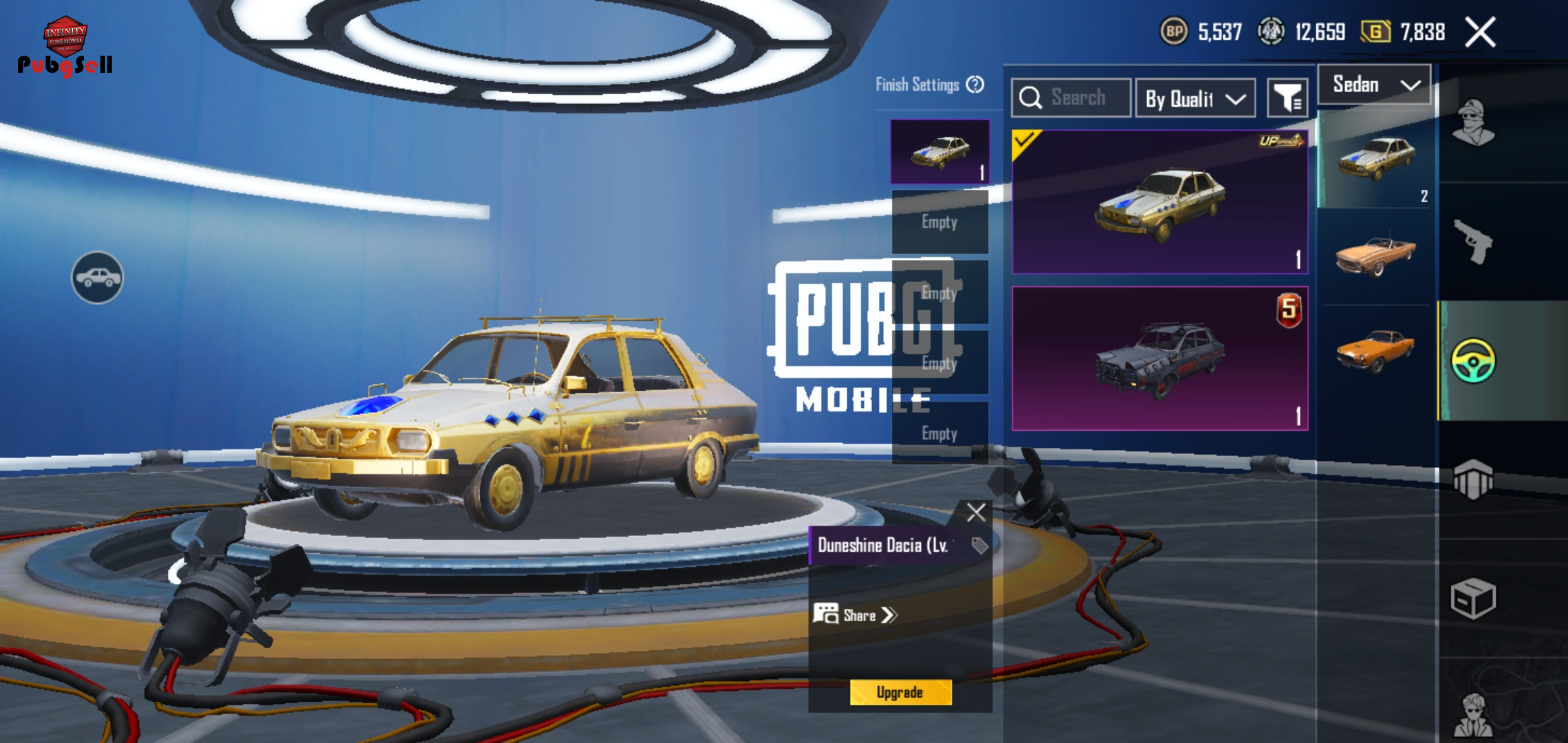1568x743 pixels.
Task: Choose the dark Dacia skin card
Action: (1159, 358)
